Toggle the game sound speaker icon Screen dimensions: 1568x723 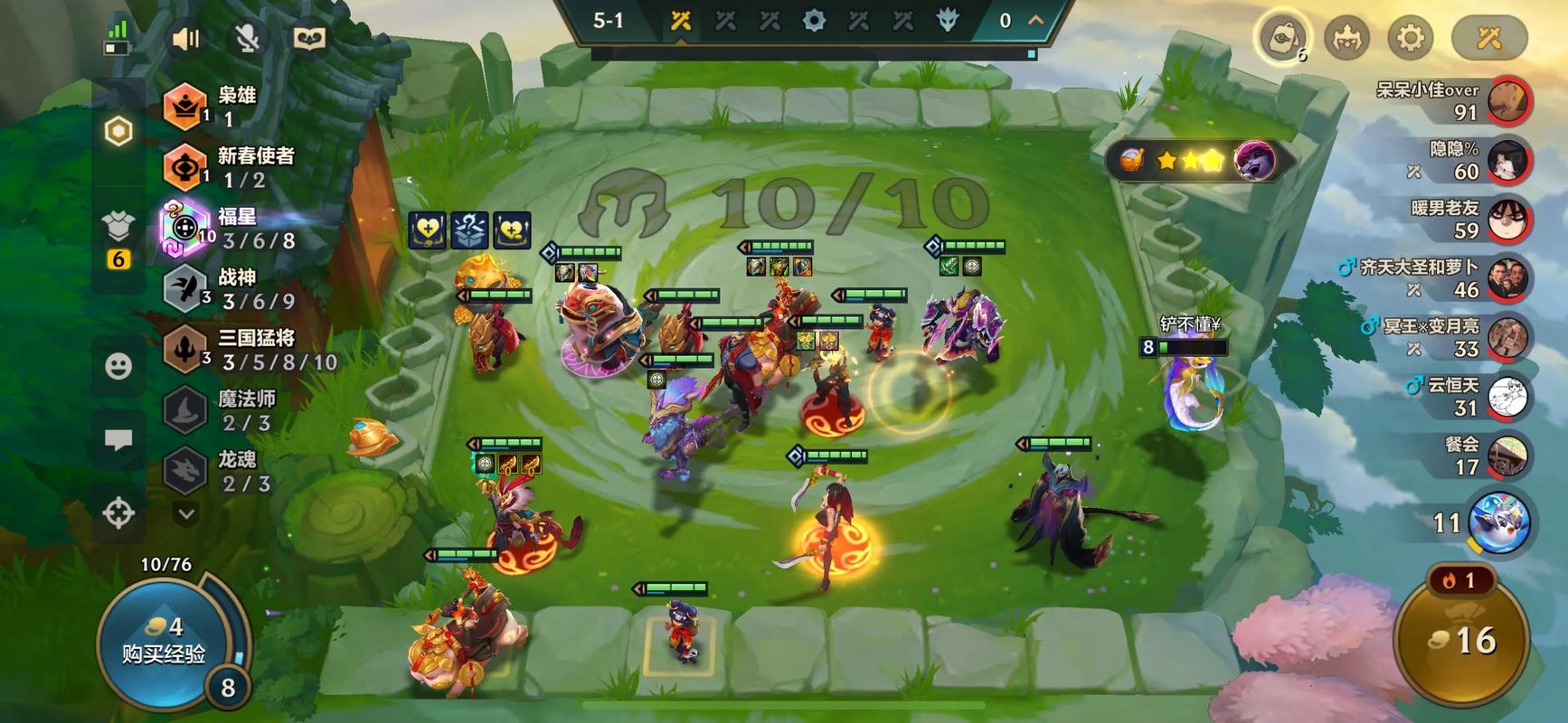point(186,38)
